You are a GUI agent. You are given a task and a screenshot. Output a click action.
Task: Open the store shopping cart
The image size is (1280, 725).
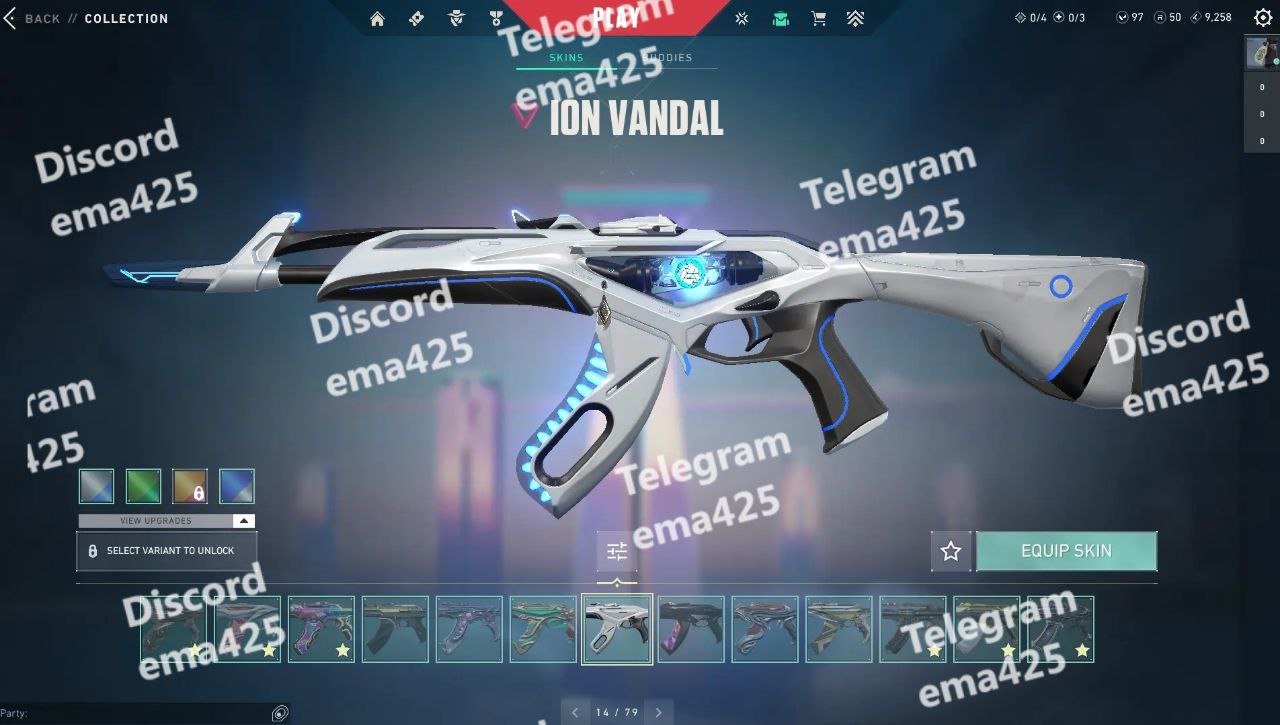(819, 18)
